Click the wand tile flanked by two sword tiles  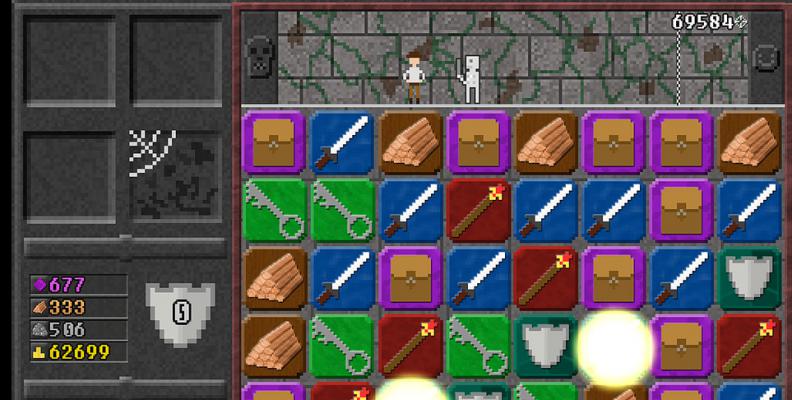coord(479,210)
